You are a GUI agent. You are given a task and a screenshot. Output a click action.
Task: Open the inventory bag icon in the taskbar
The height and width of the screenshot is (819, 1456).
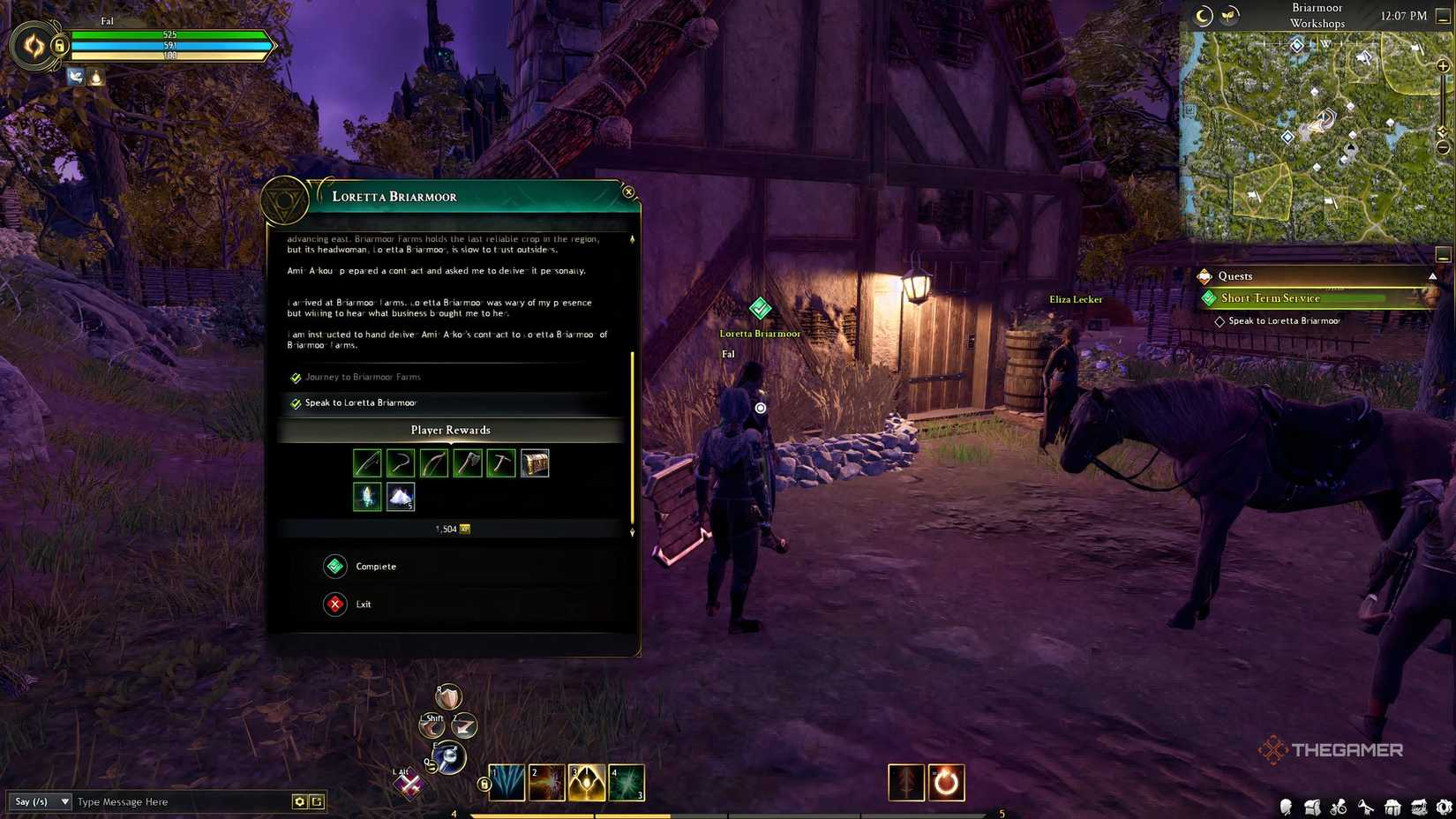pyautogui.click(x=1313, y=806)
